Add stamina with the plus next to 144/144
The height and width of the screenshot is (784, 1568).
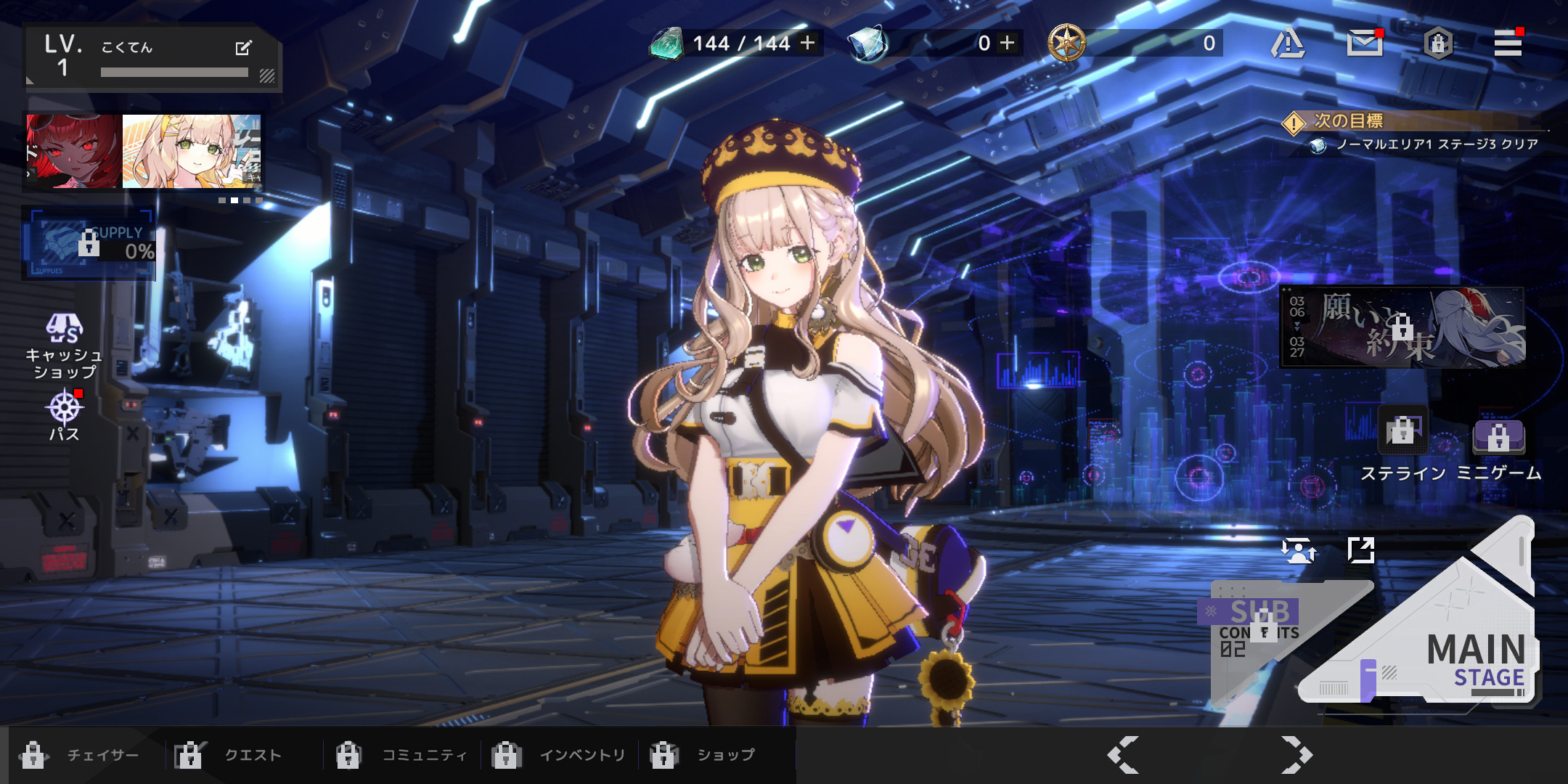click(x=807, y=43)
